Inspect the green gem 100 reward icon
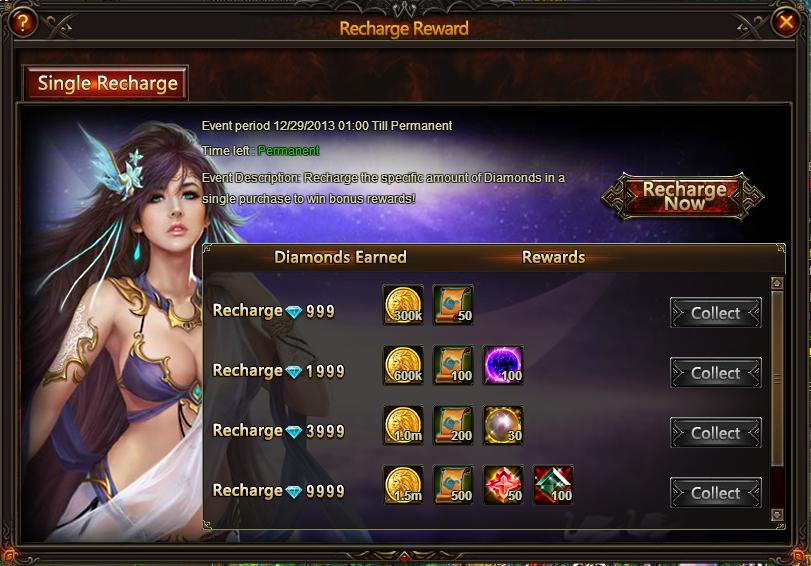The width and height of the screenshot is (811, 566). pos(553,485)
